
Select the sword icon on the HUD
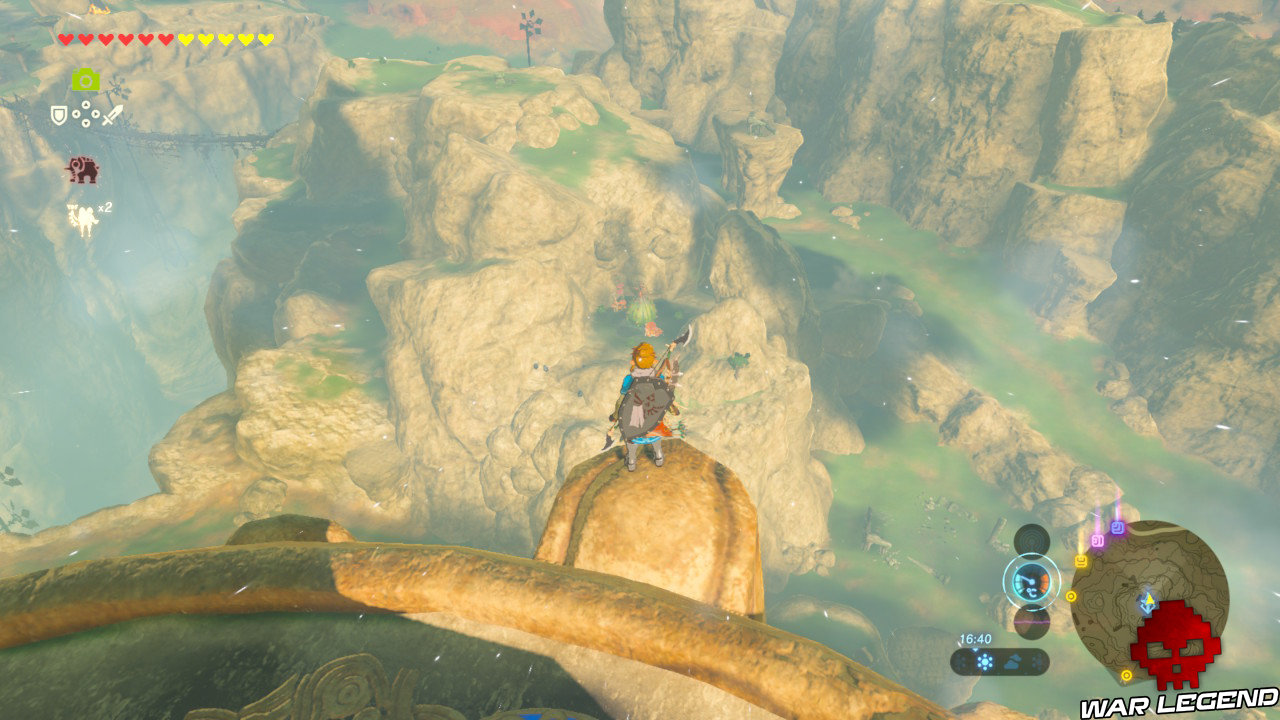pyautogui.click(x=112, y=115)
